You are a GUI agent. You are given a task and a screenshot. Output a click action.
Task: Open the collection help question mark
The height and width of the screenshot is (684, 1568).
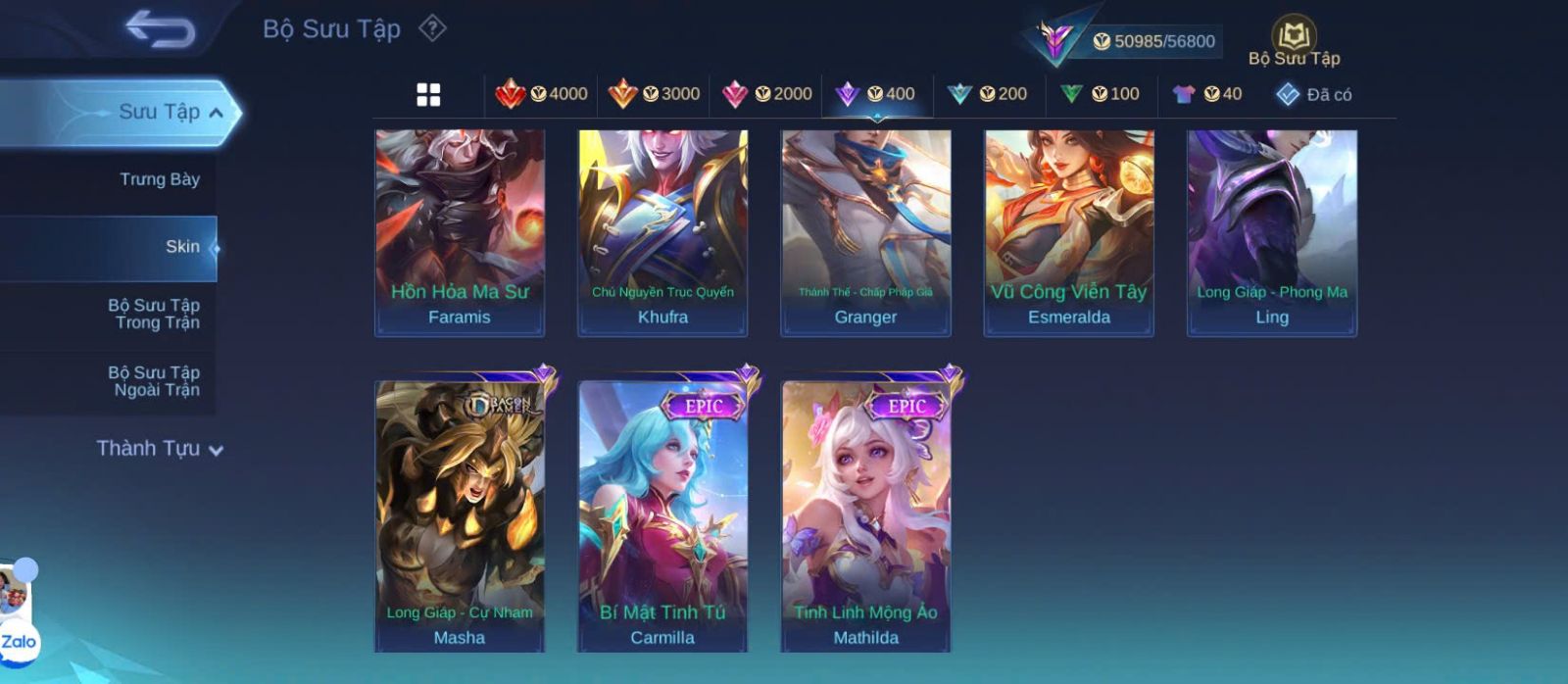click(432, 28)
